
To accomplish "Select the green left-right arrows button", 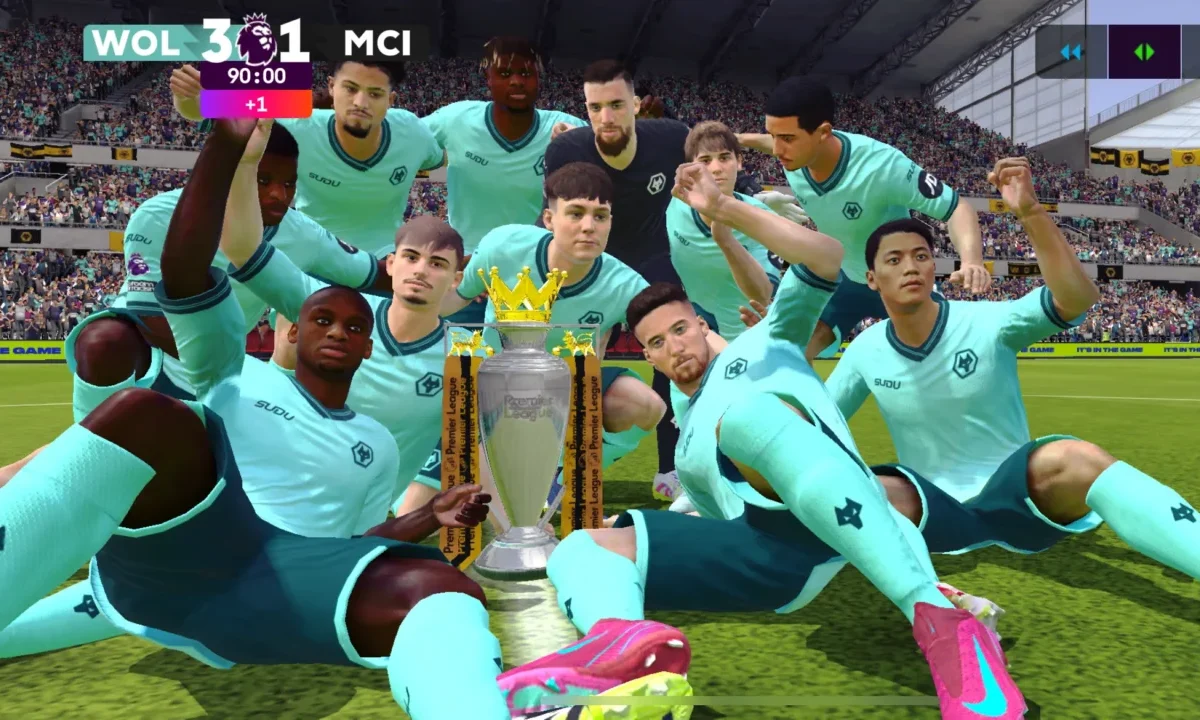I will (x=1144, y=52).
